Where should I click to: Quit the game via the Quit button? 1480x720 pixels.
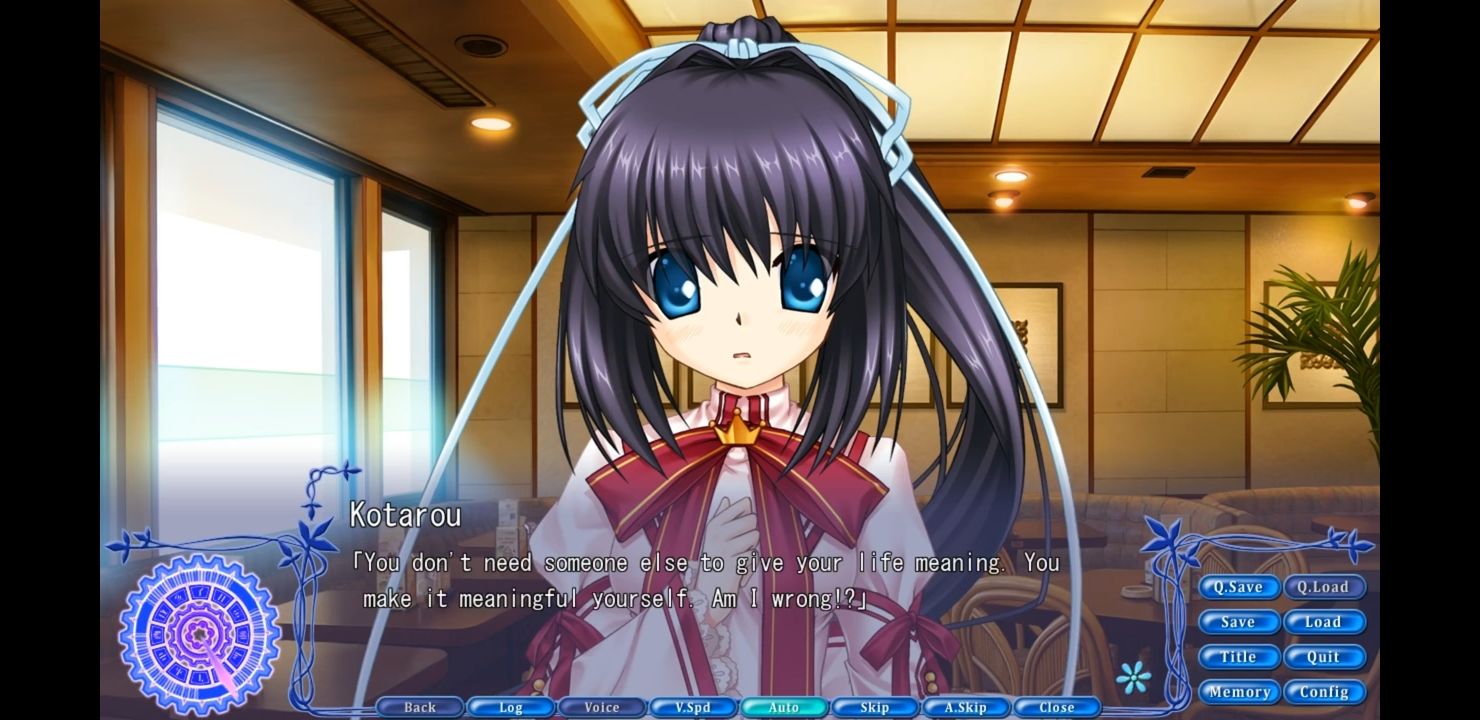coord(1326,657)
